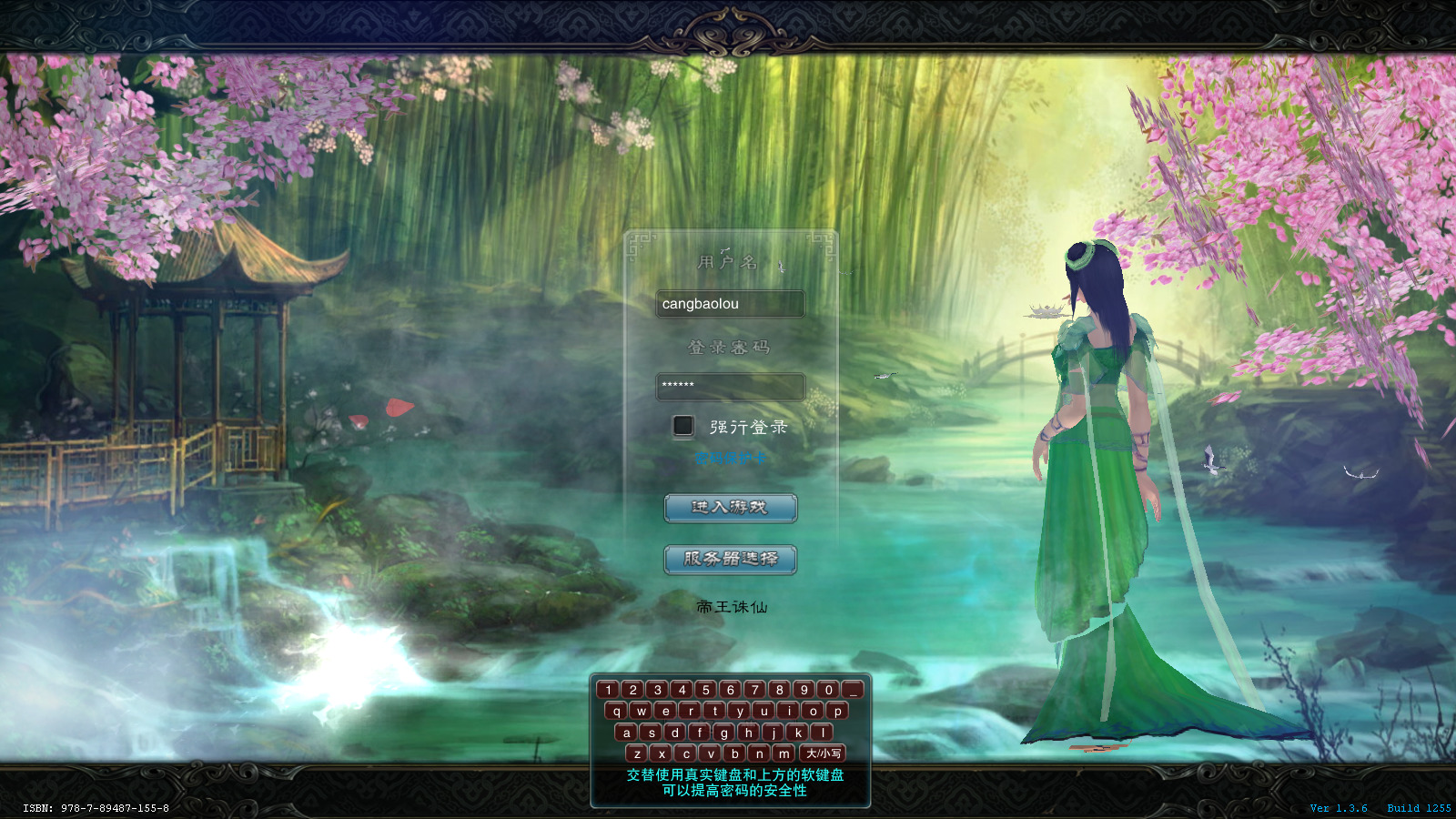The height and width of the screenshot is (819, 1456).
Task: Open the 服务器选择 (Server Selection) screen
Action: [731, 561]
